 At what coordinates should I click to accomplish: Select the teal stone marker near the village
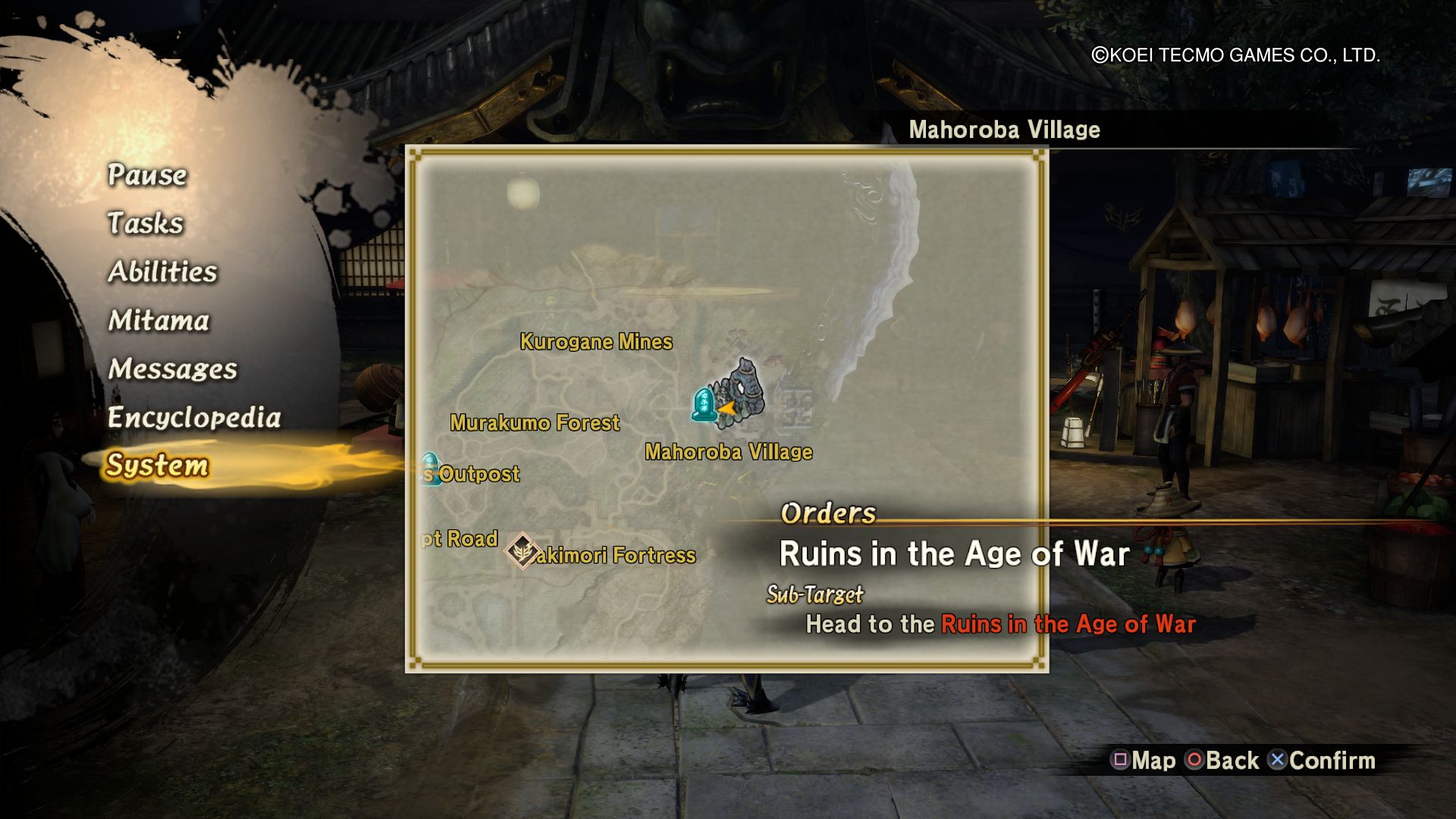pyautogui.click(x=703, y=404)
